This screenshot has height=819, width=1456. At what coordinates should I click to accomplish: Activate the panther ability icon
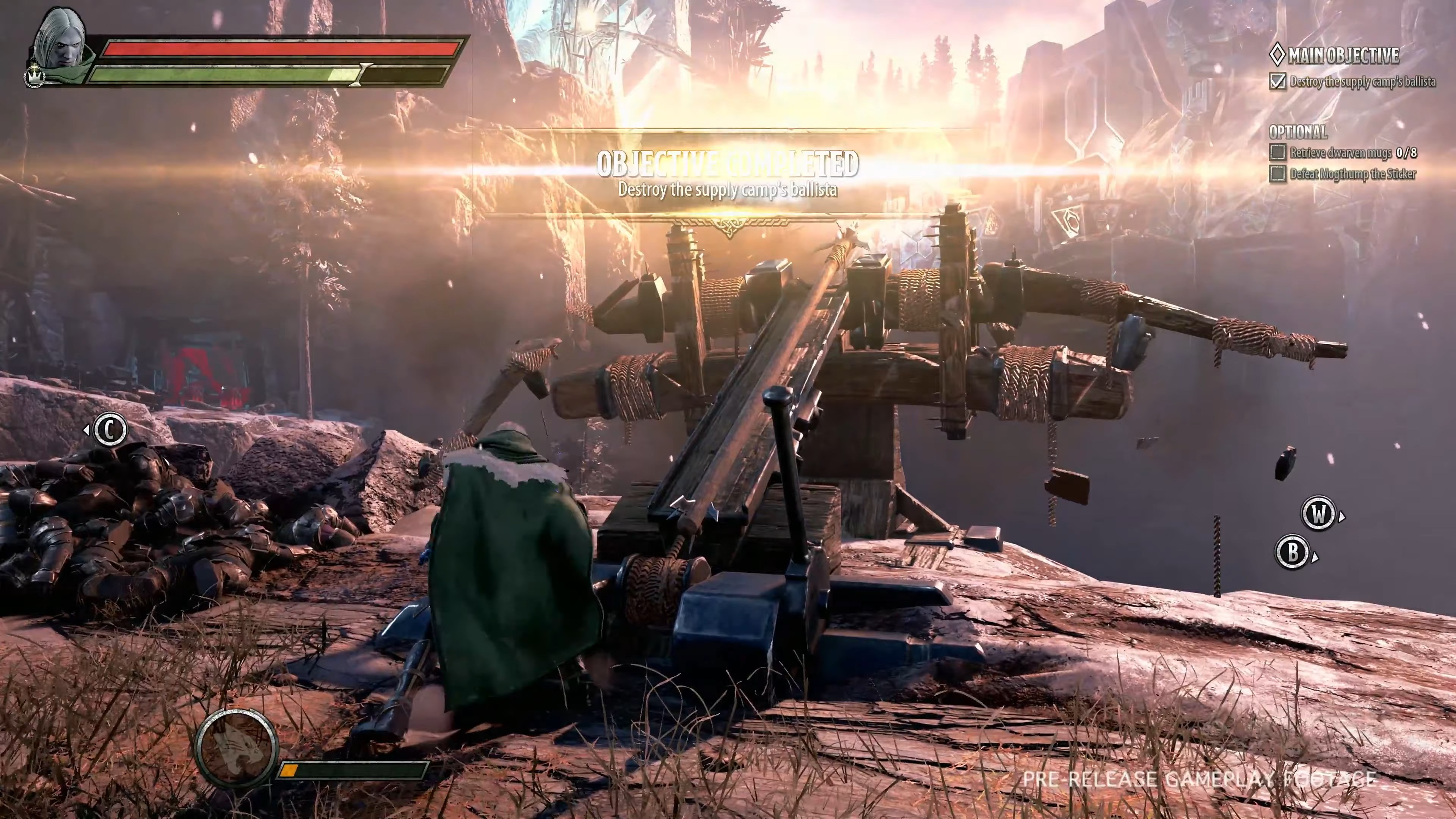[236, 747]
